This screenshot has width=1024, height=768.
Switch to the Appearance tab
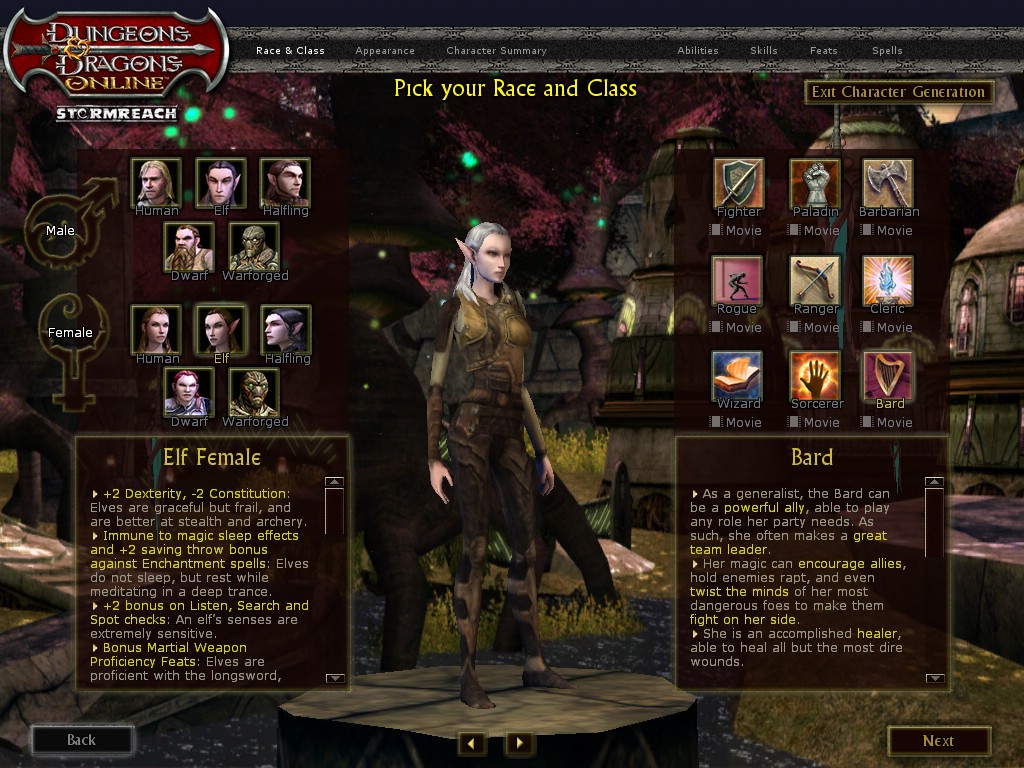[385, 51]
